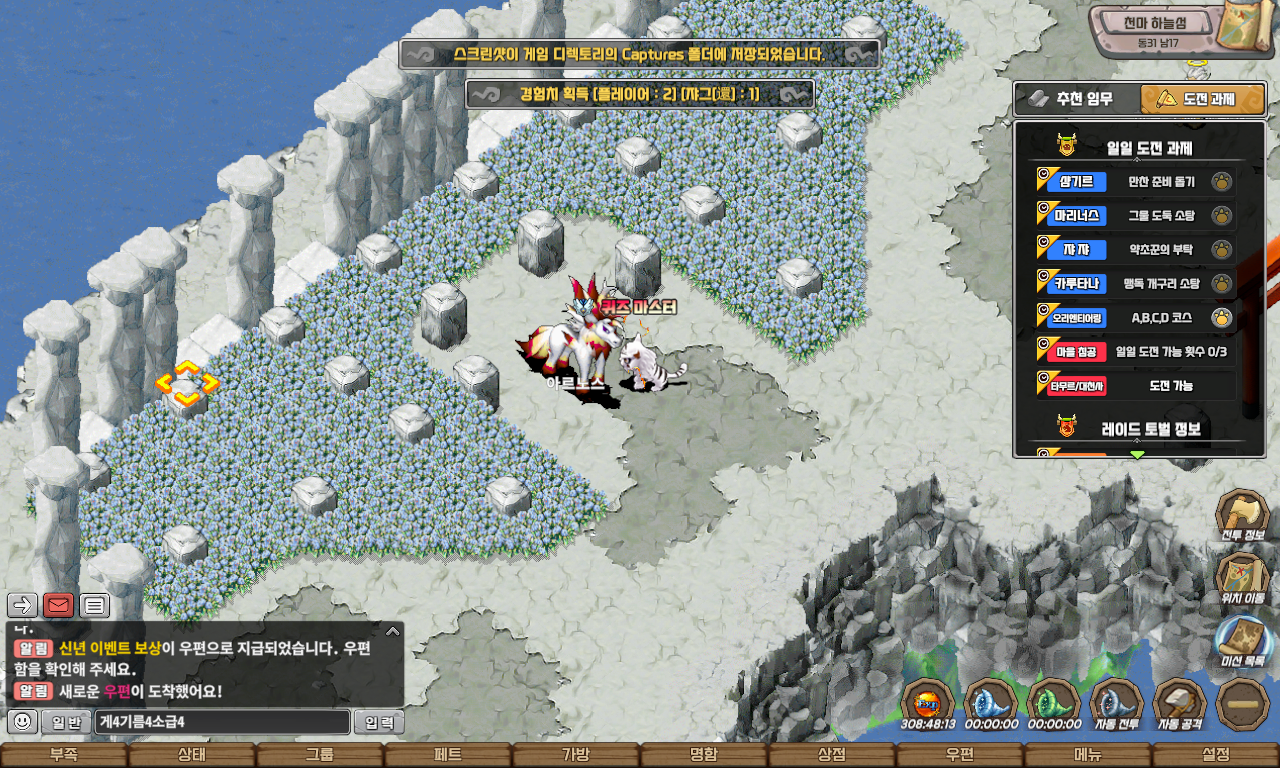Open the red mail envelope icon
Screen dimensions: 1280x768
pyautogui.click(x=58, y=605)
